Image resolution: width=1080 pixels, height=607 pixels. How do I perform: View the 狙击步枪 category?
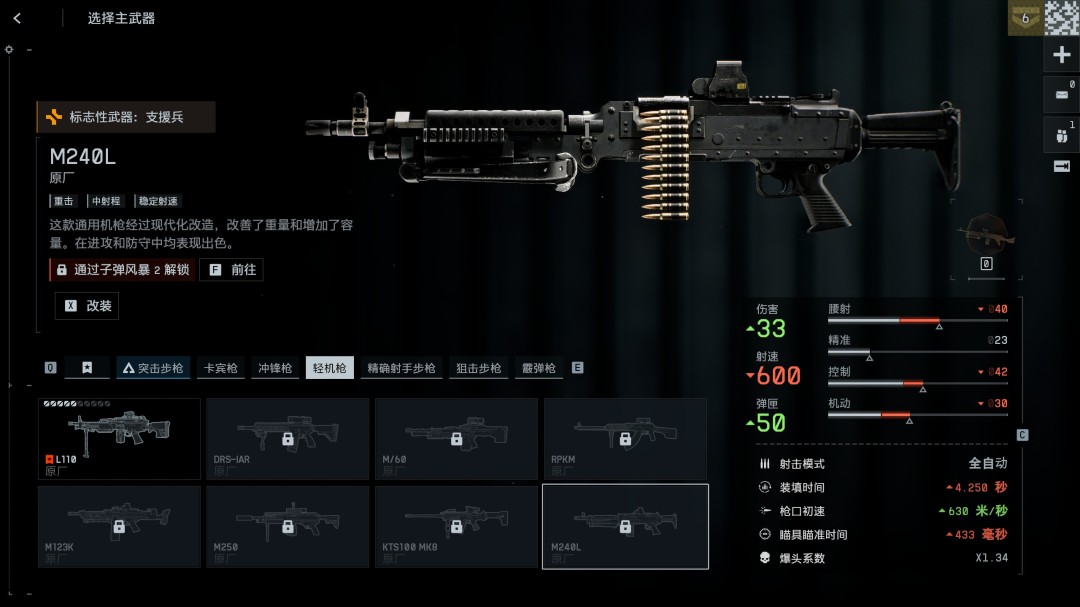(479, 368)
